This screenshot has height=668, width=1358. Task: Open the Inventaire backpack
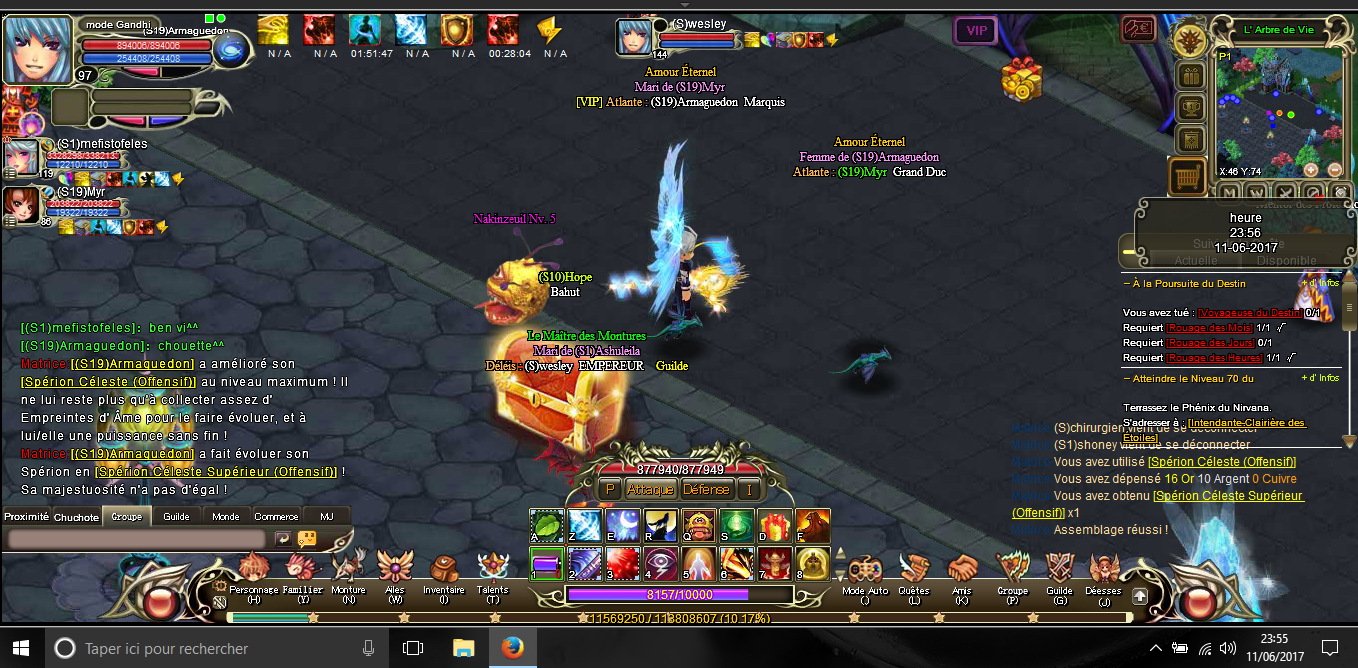pyautogui.click(x=443, y=571)
